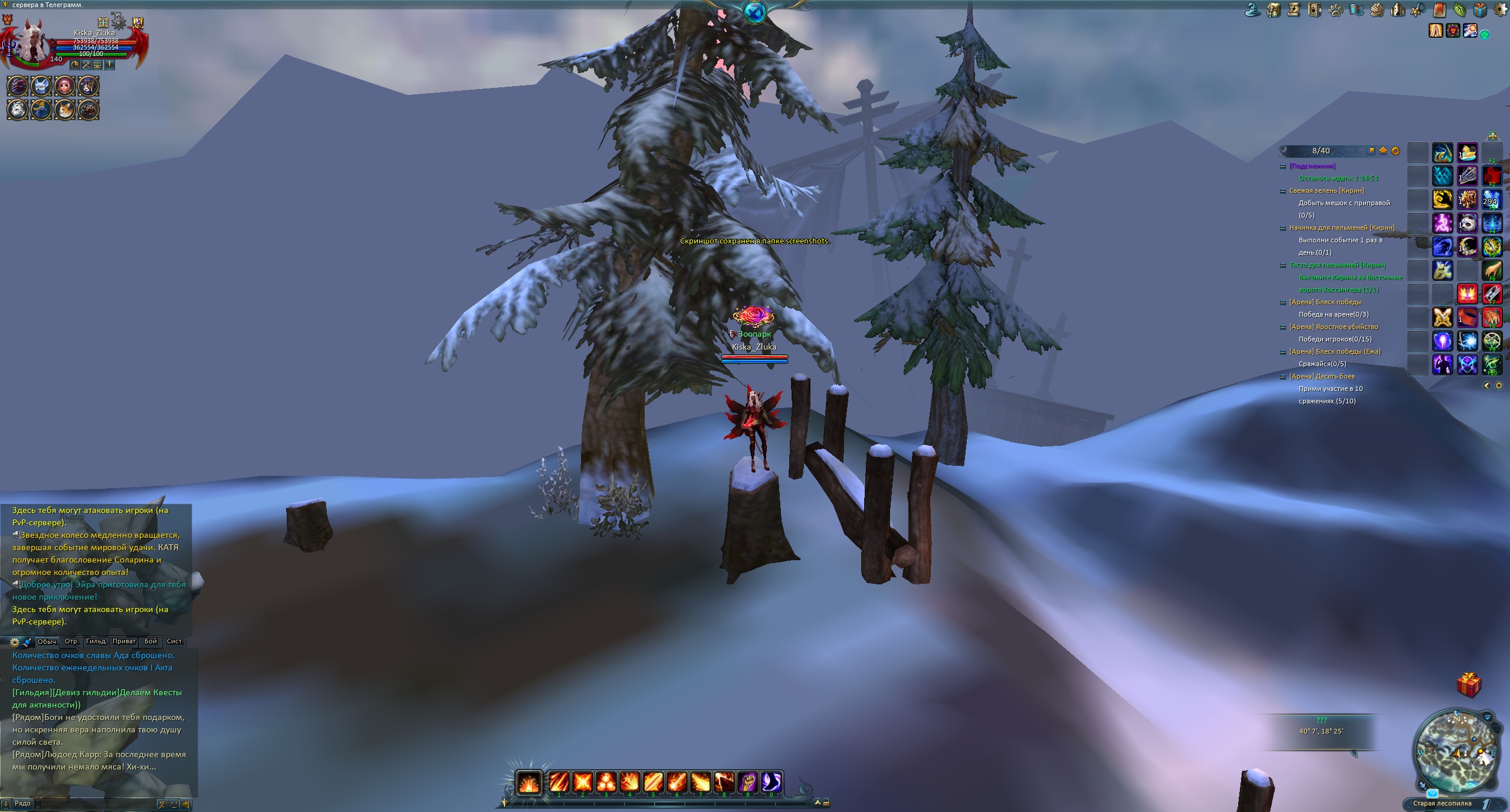Switch to the Бой chat tab
The height and width of the screenshot is (812, 1510).
[151, 642]
